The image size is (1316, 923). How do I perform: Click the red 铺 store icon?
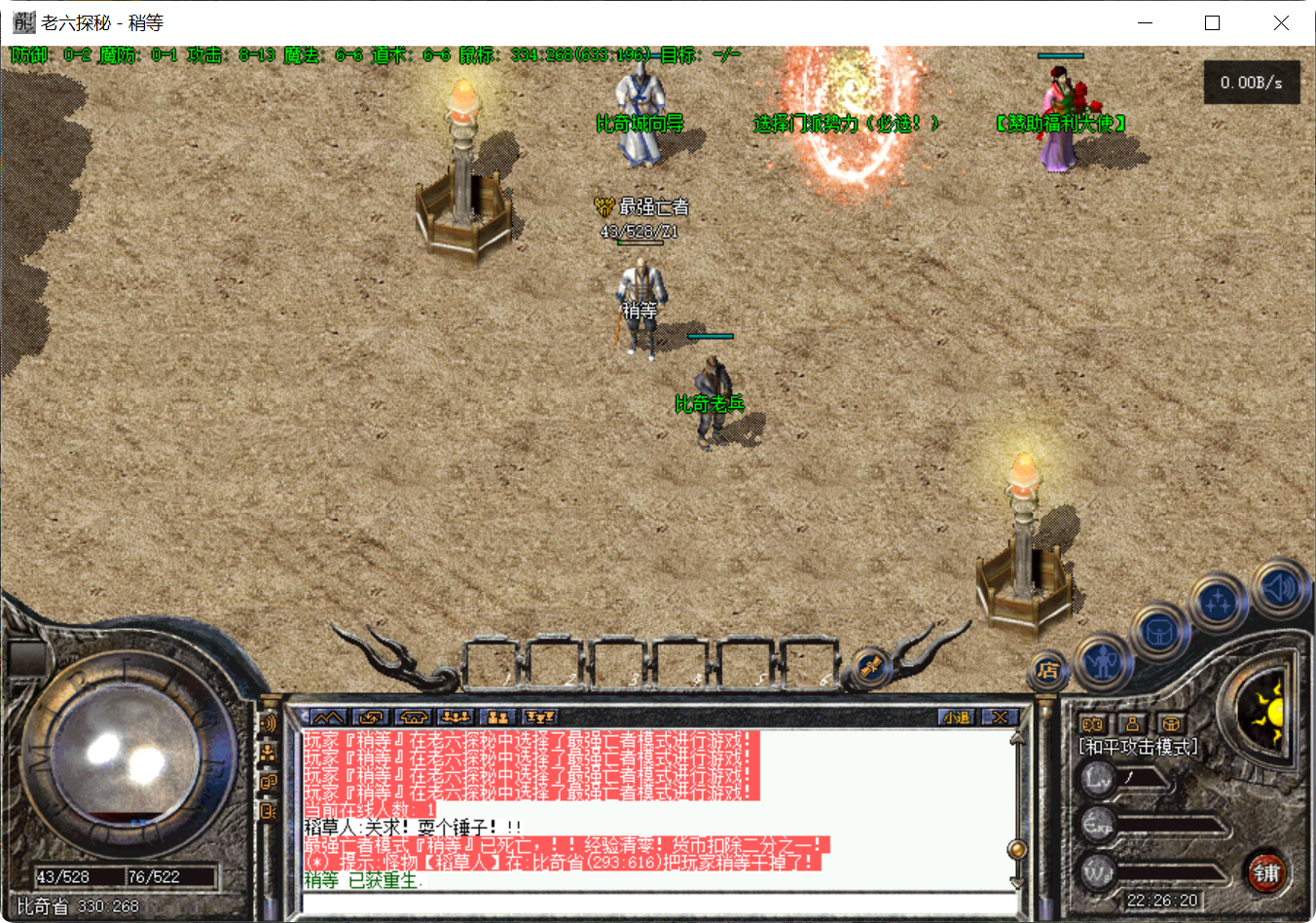[x=1267, y=871]
